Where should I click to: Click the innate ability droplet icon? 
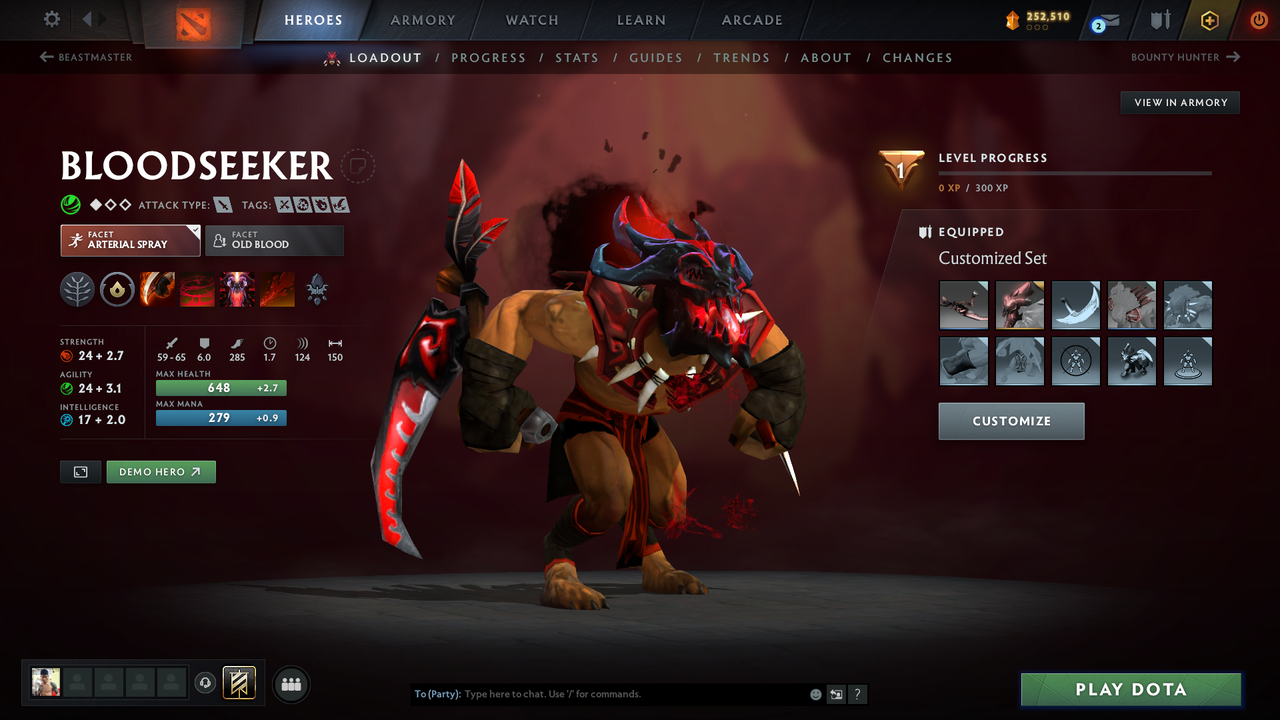click(x=117, y=290)
